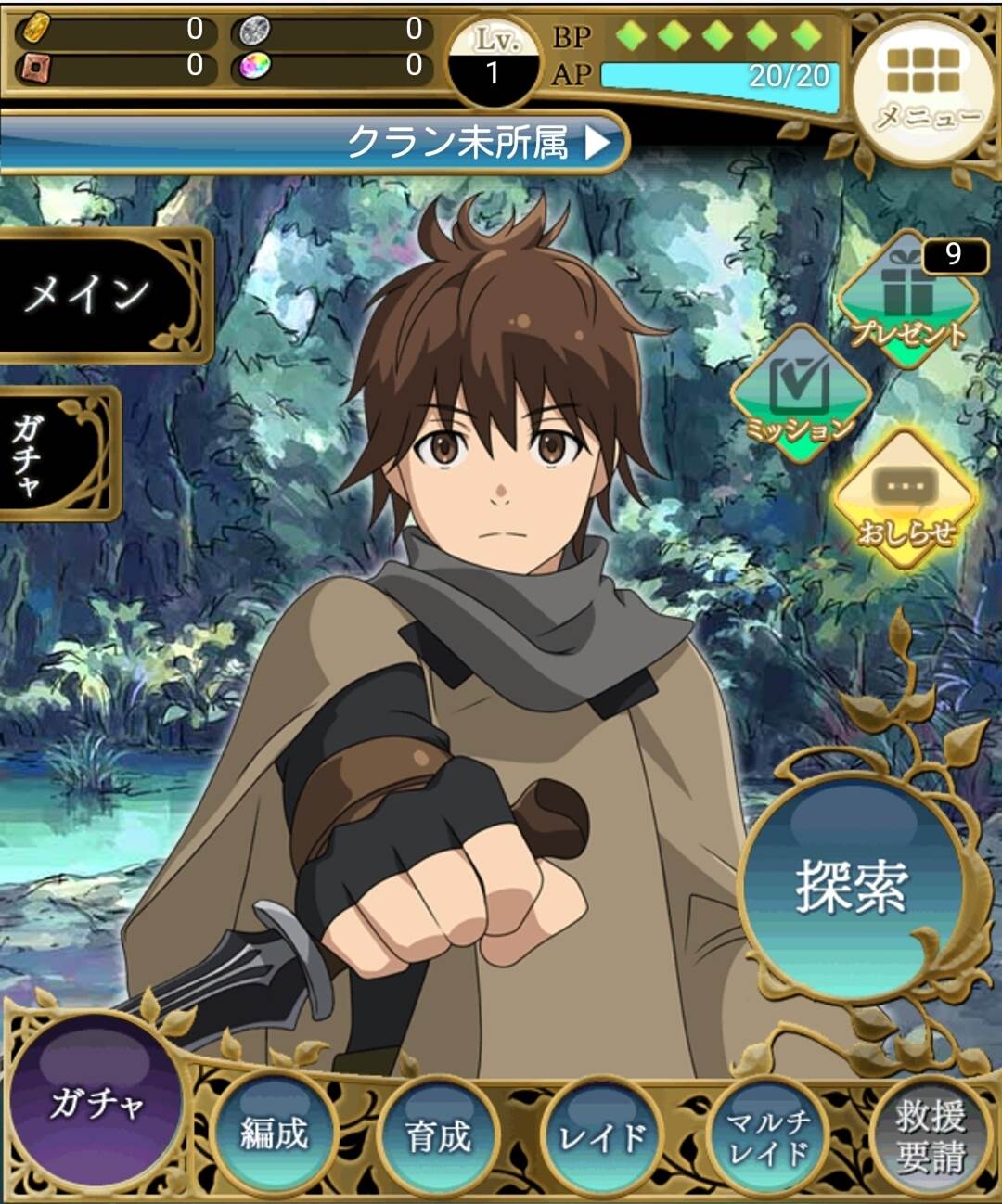Switch to the メイン side tab
The width and height of the screenshot is (1002, 1204).
pyautogui.click(x=93, y=295)
